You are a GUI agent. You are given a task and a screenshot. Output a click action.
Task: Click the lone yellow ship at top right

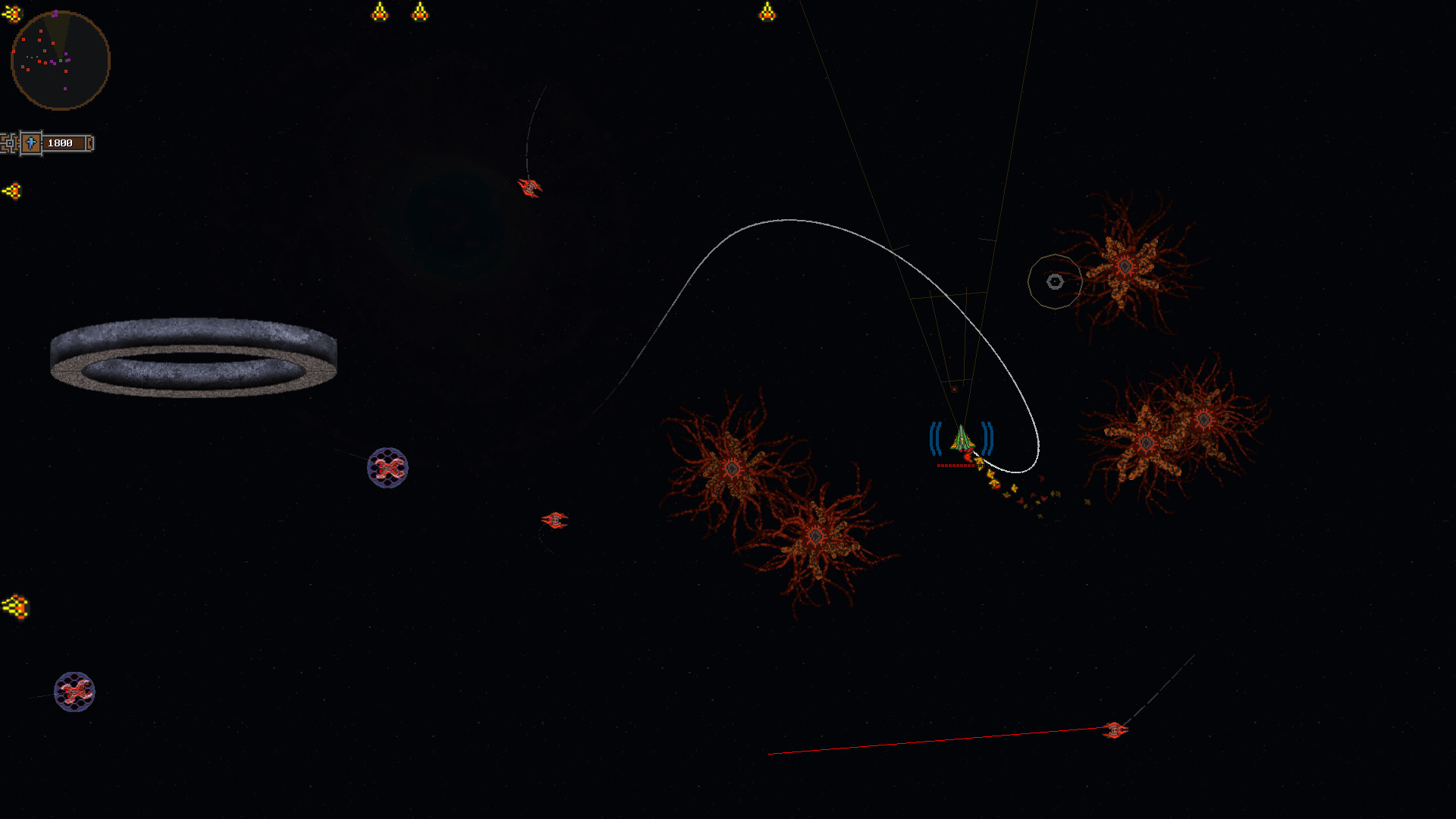click(x=768, y=11)
